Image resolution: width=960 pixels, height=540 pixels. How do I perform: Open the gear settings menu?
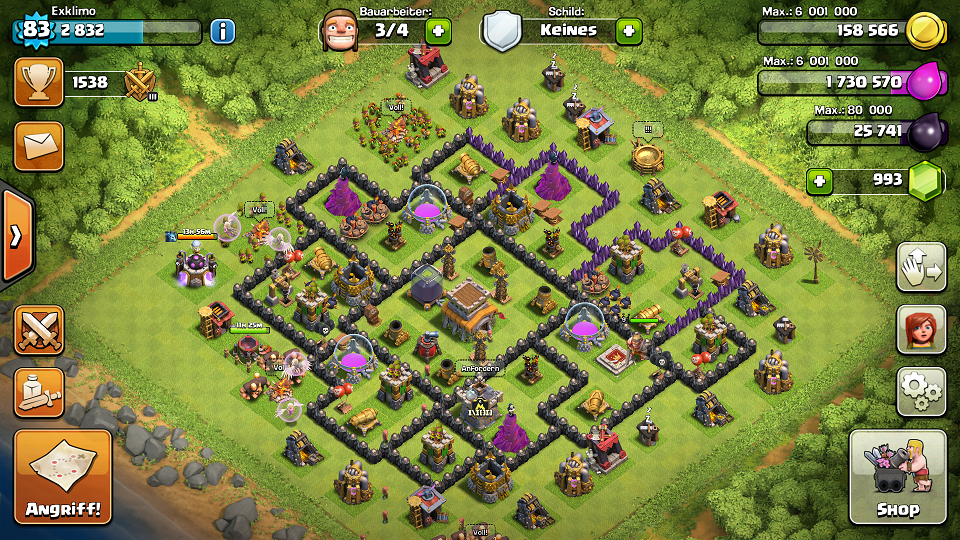[921, 391]
